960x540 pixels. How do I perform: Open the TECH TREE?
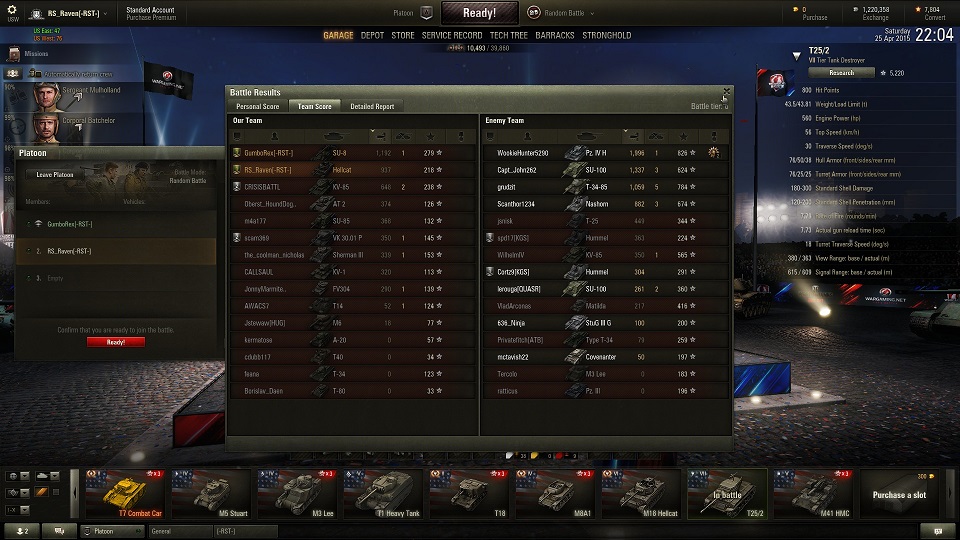(509, 35)
